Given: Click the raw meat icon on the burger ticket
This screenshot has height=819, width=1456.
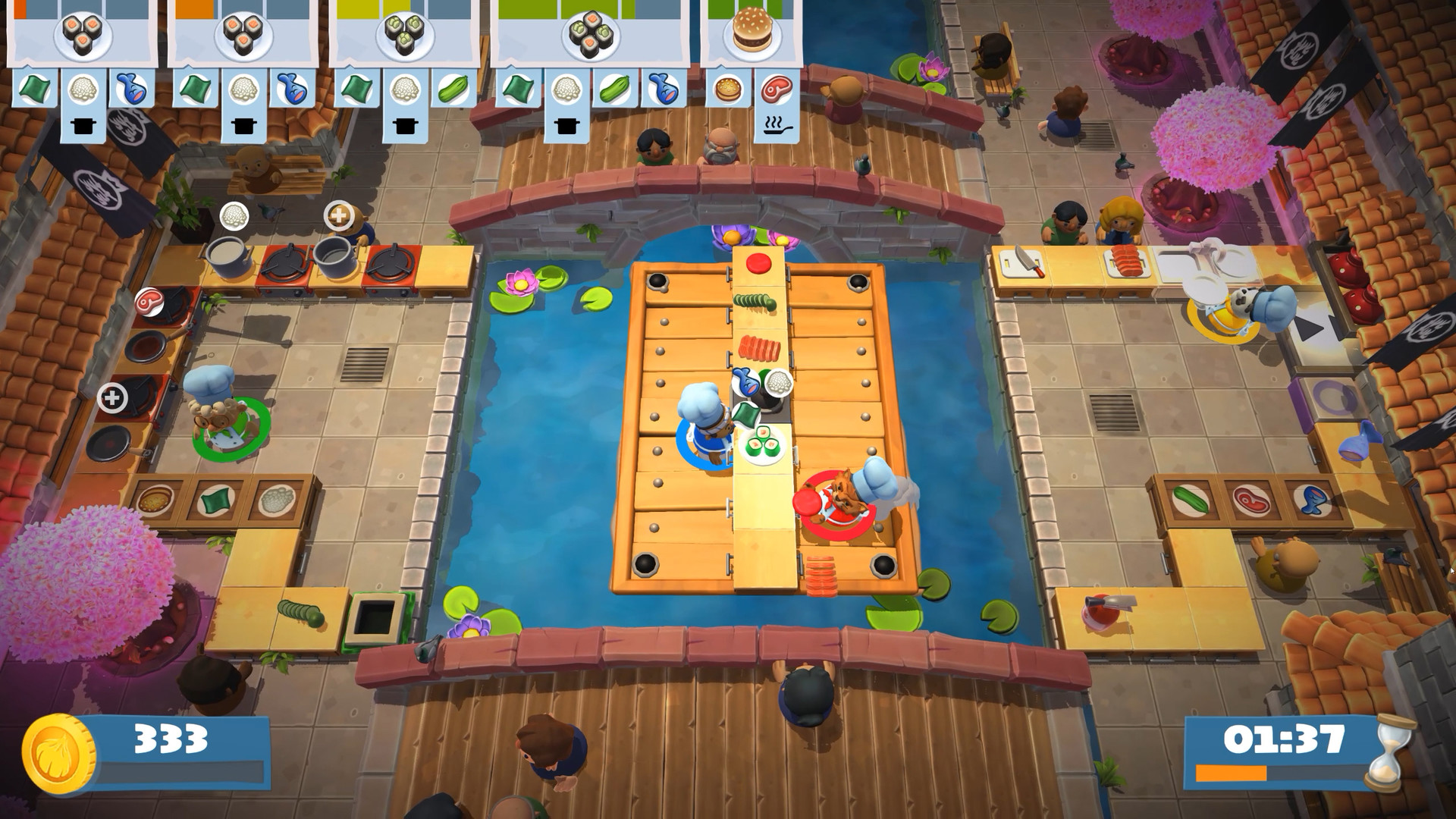Looking at the screenshot, I should pos(775,89).
